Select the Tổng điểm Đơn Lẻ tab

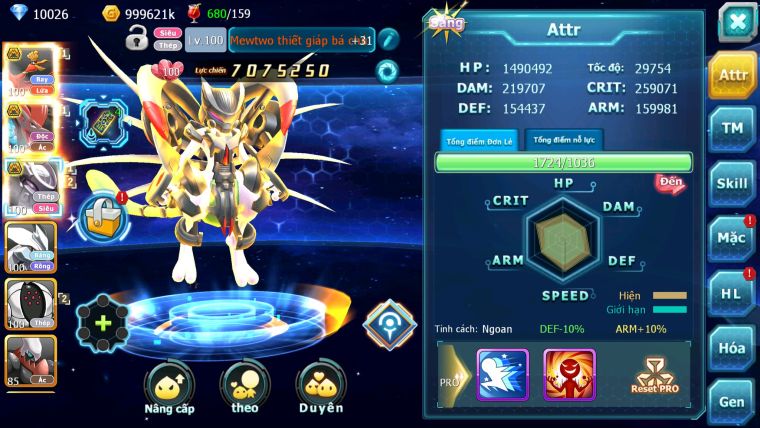478,140
